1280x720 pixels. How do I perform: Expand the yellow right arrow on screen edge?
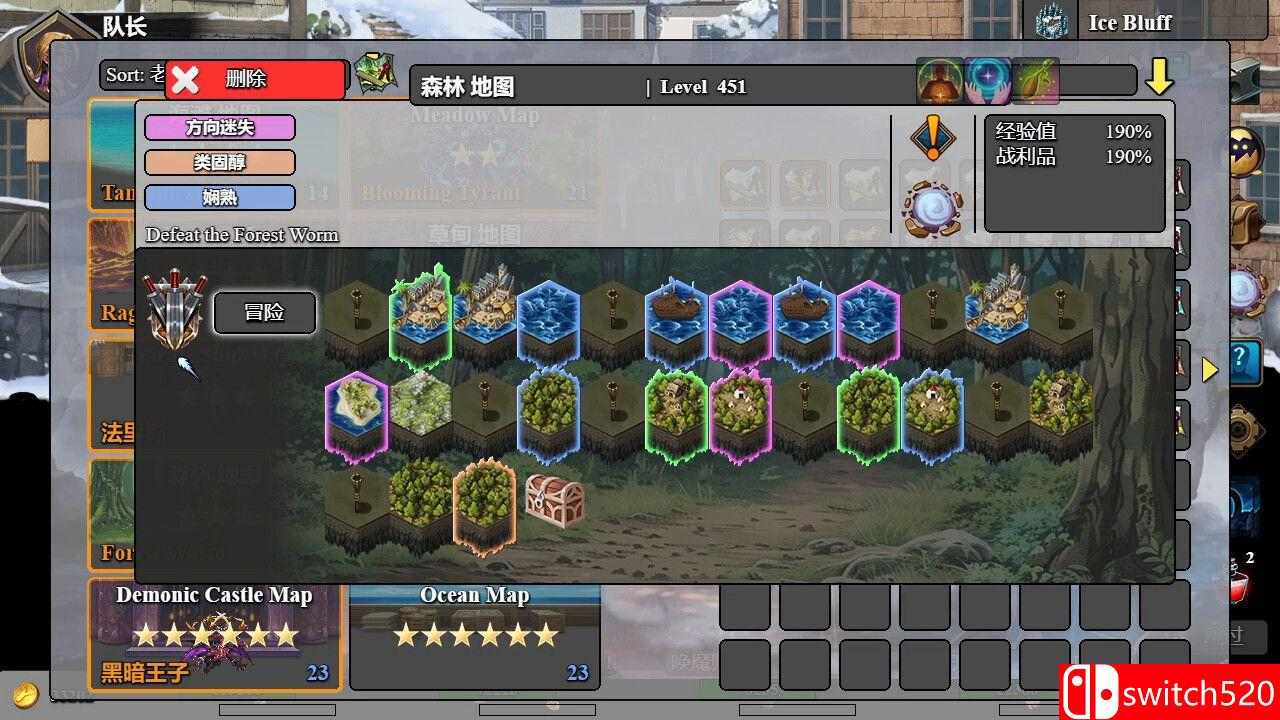coord(1212,368)
